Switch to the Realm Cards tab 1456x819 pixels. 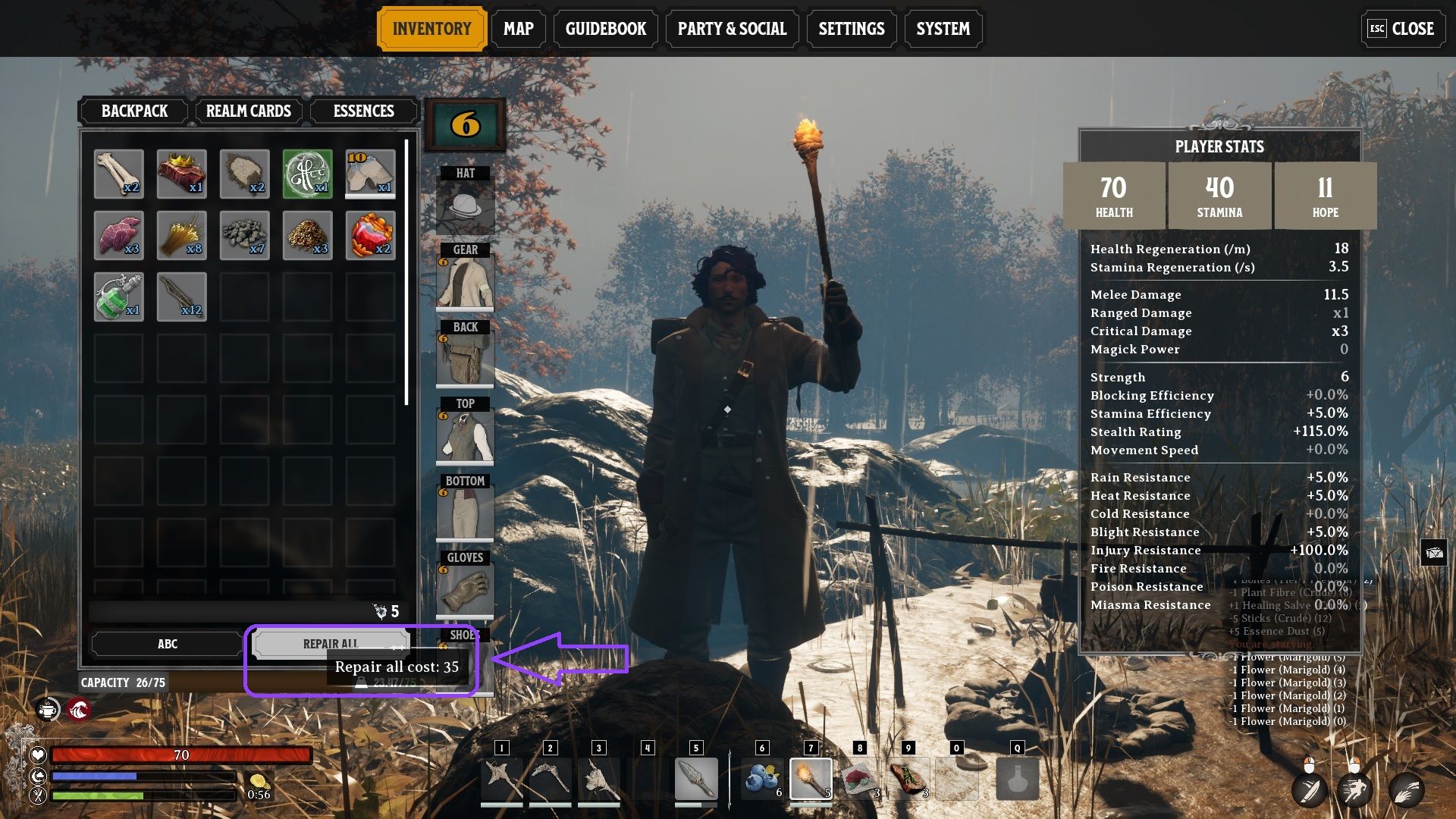click(x=248, y=111)
